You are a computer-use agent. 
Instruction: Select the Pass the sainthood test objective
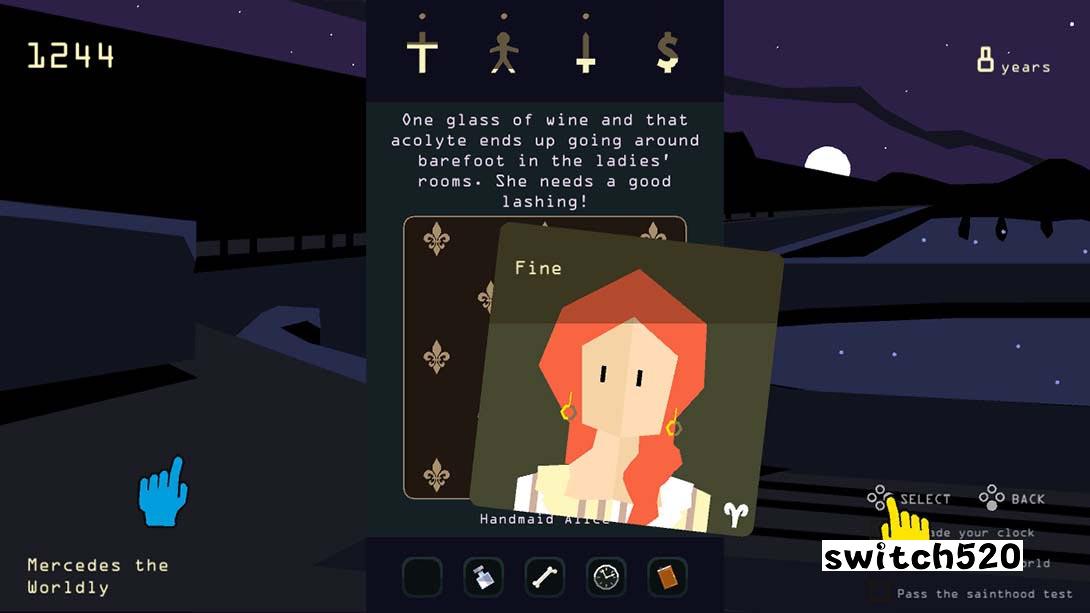point(972,593)
